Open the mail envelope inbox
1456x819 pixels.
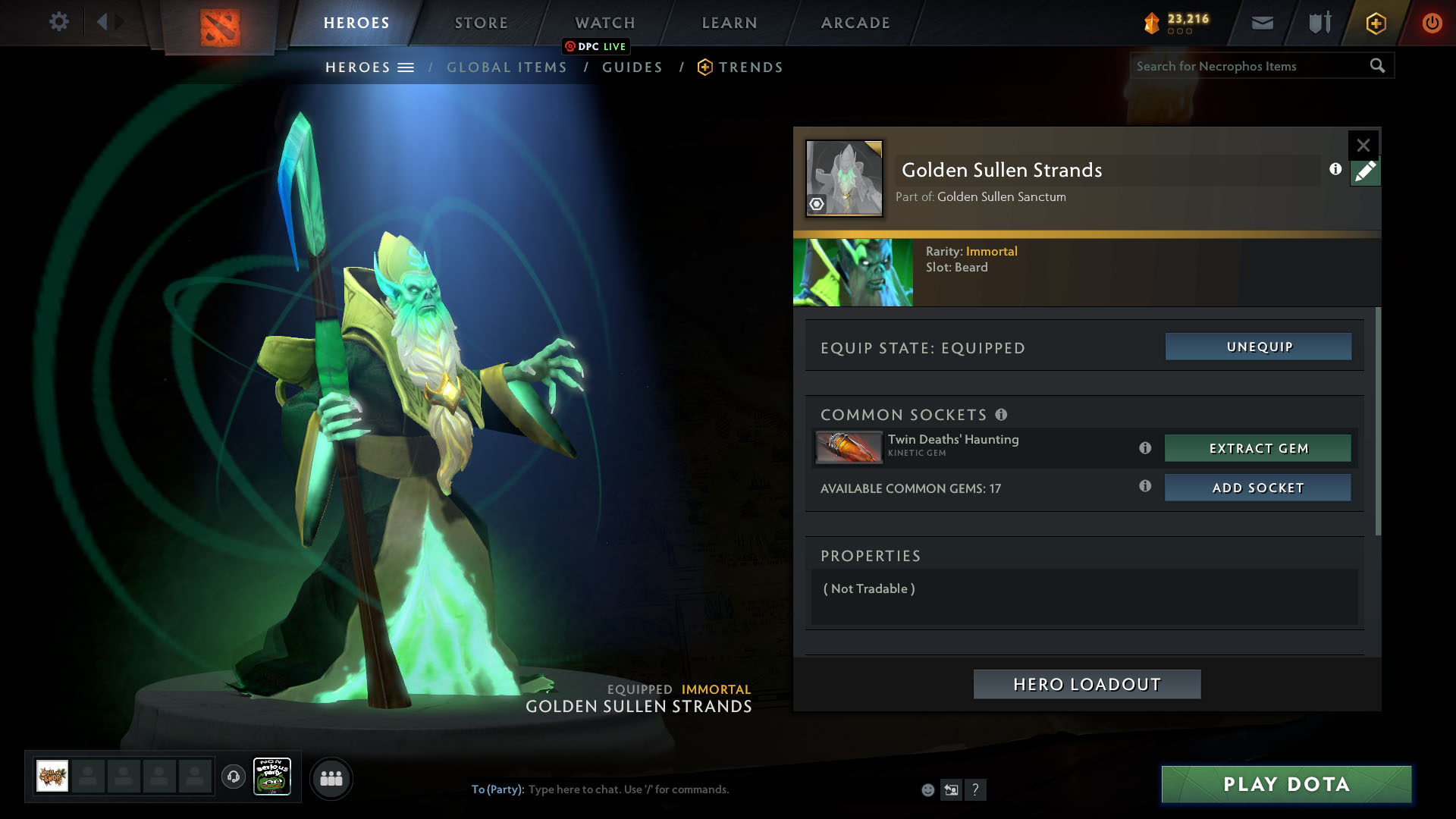click(1262, 23)
